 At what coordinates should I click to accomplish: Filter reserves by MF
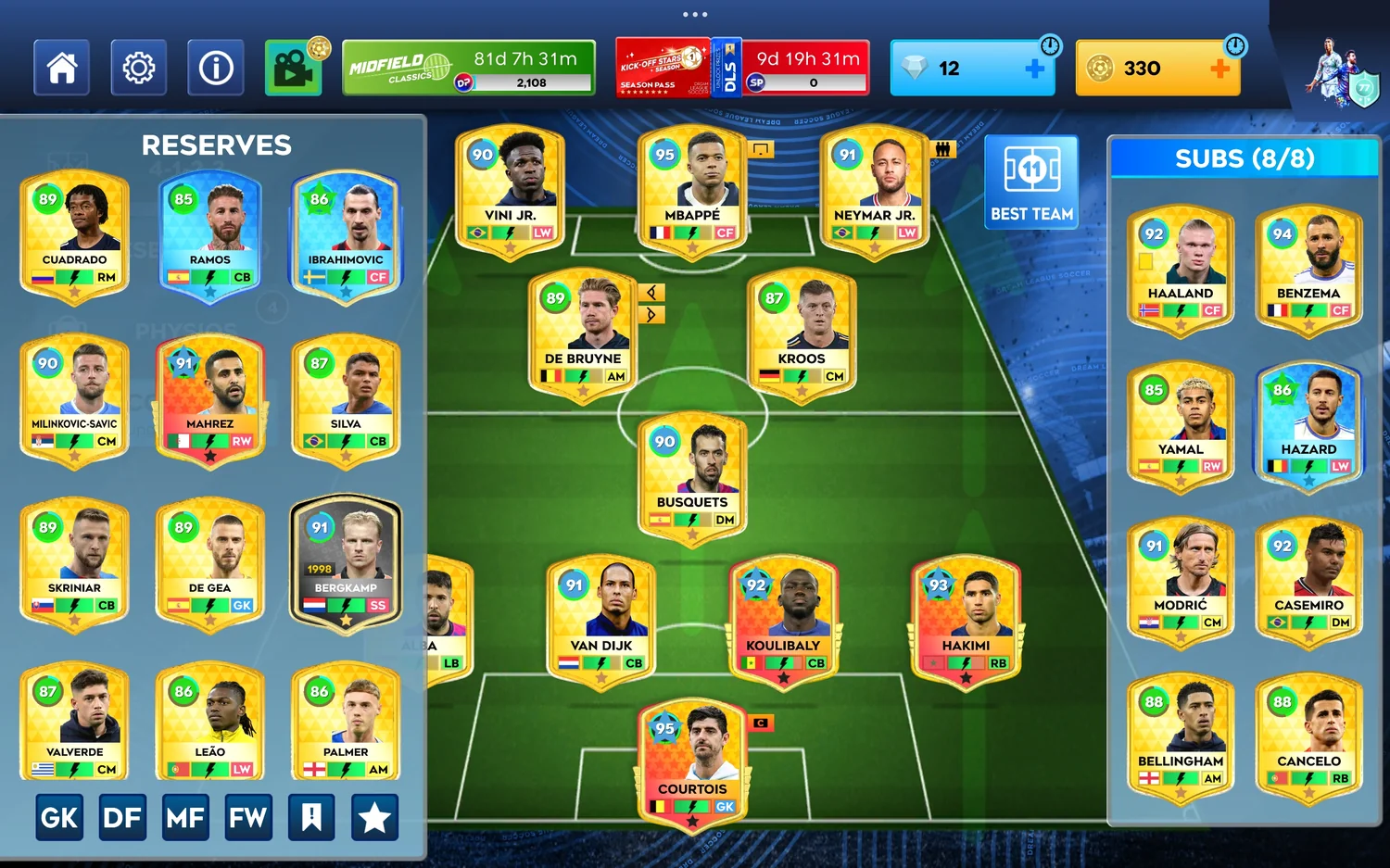click(185, 817)
